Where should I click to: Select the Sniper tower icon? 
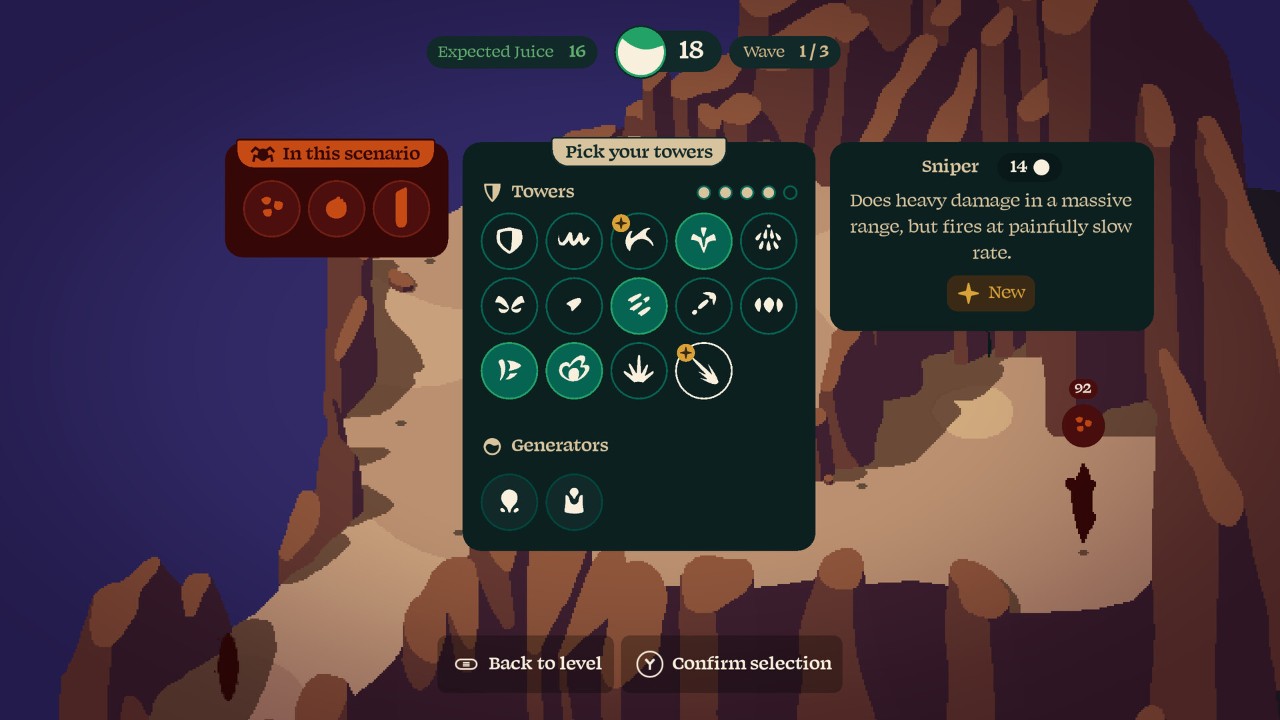(x=704, y=371)
